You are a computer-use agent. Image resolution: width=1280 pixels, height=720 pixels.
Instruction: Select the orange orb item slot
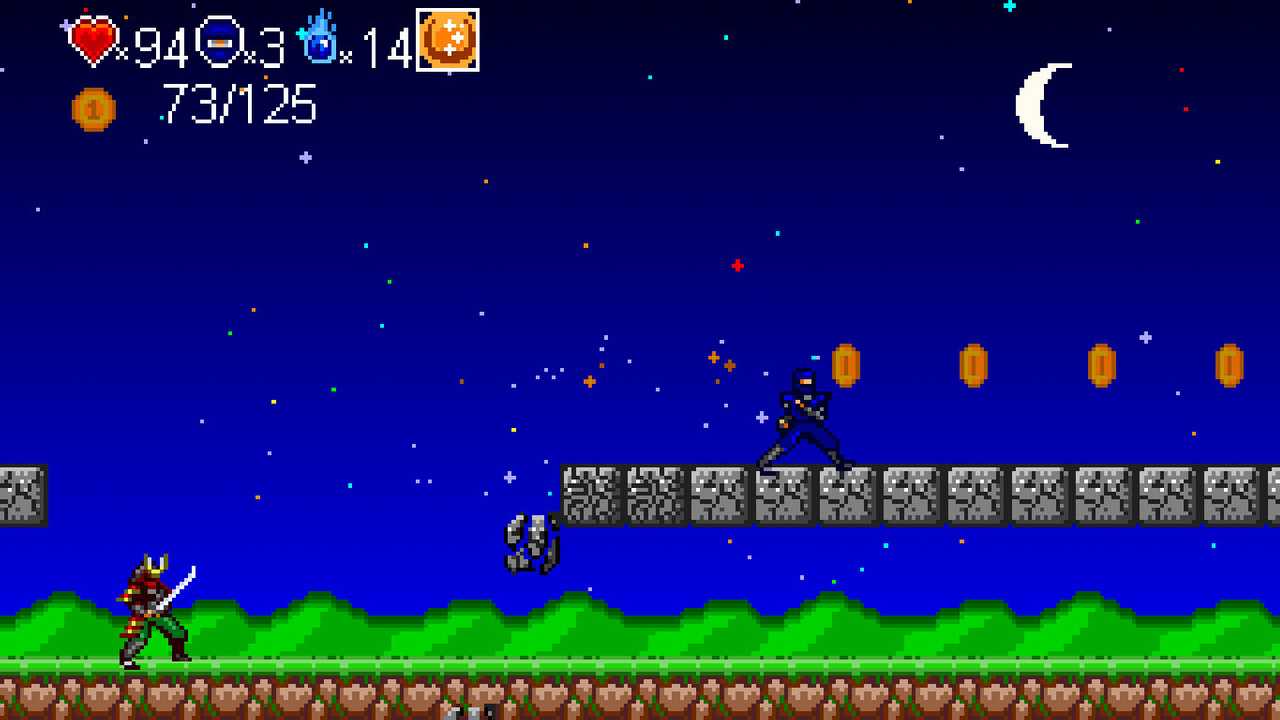click(447, 40)
